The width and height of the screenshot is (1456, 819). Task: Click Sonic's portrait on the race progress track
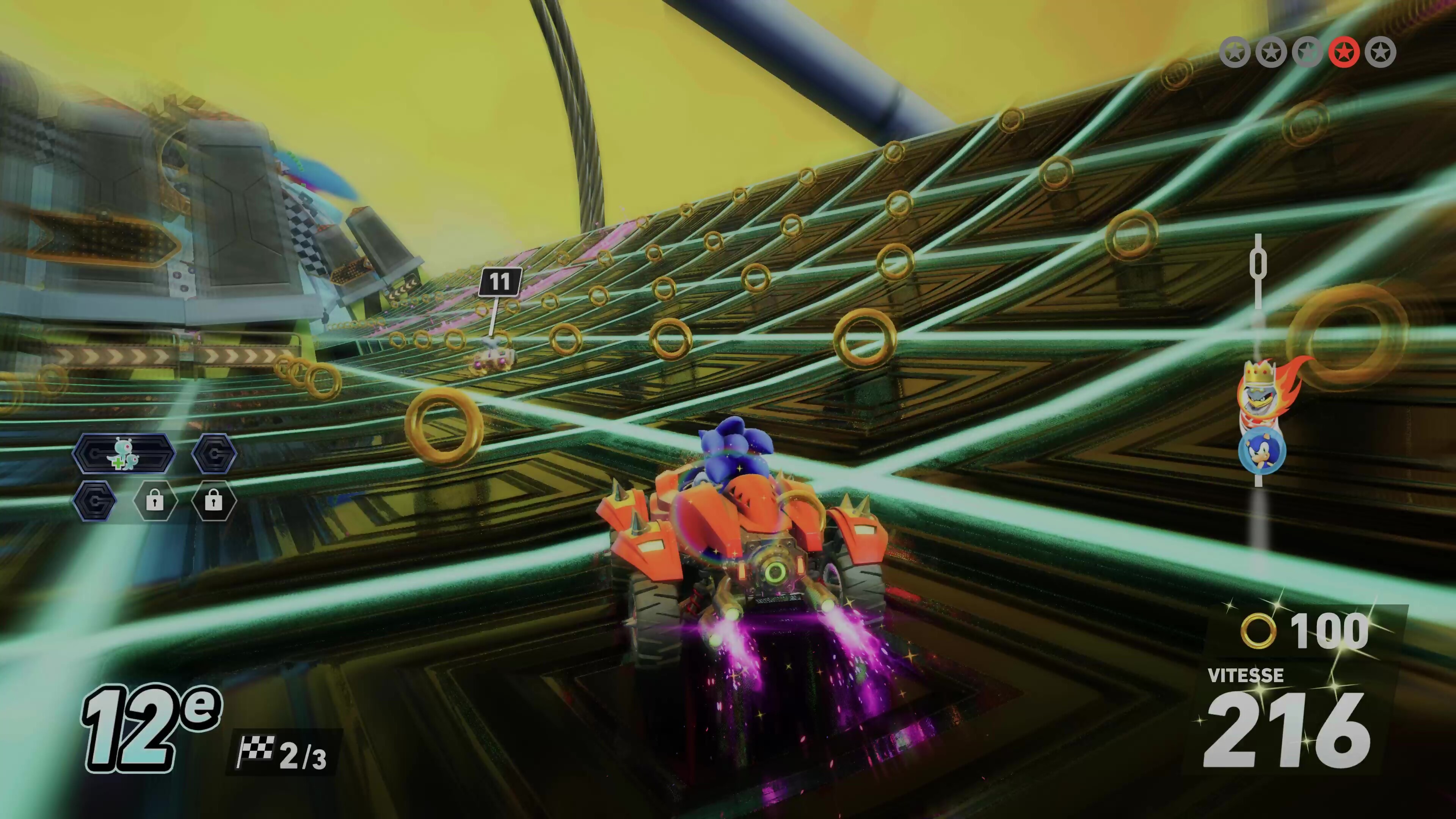1261,450
